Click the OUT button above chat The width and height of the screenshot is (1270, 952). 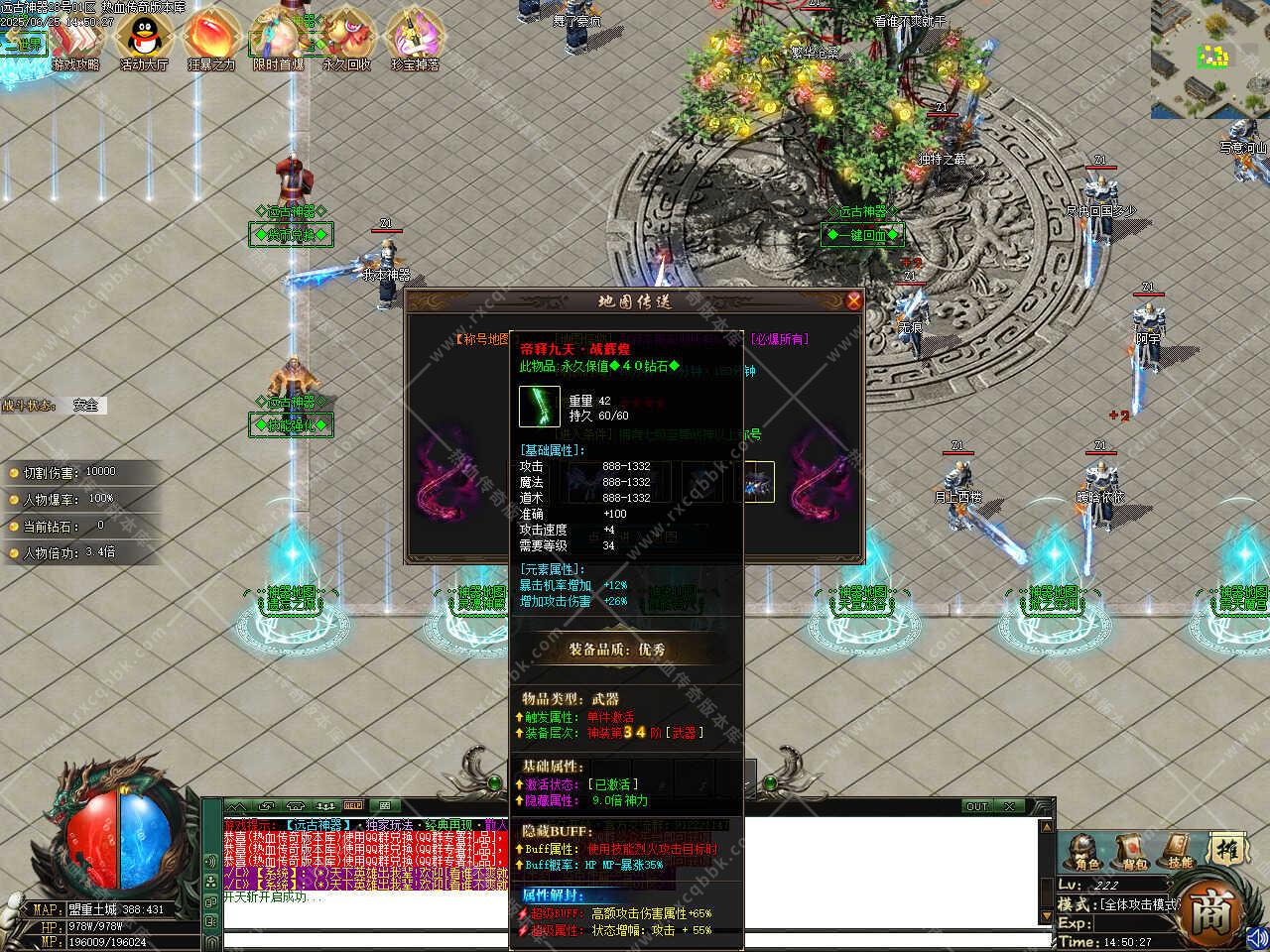click(977, 806)
